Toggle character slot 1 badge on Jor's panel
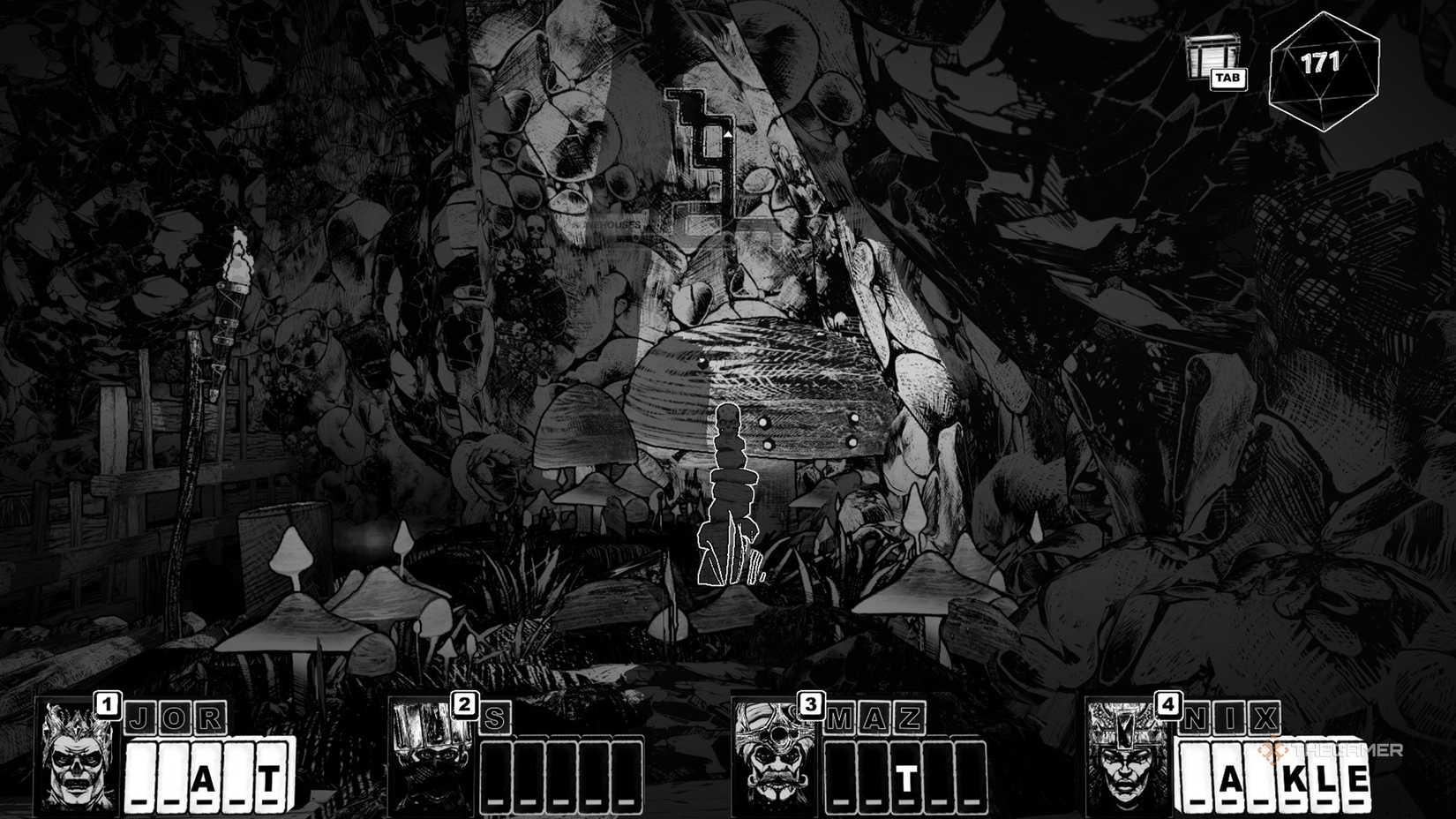This screenshot has height=819, width=1456. (108, 704)
